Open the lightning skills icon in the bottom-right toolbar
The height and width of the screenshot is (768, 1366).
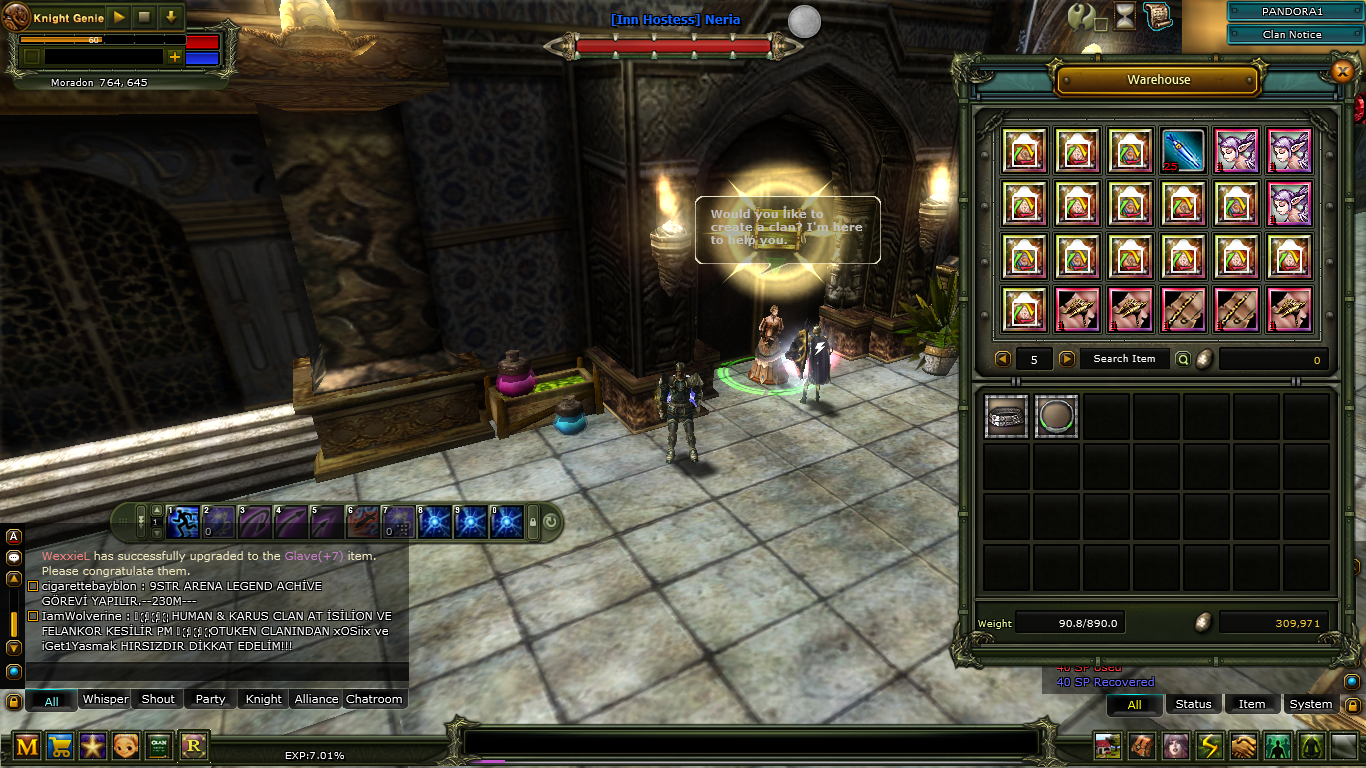pyautogui.click(x=1209, y=745)
